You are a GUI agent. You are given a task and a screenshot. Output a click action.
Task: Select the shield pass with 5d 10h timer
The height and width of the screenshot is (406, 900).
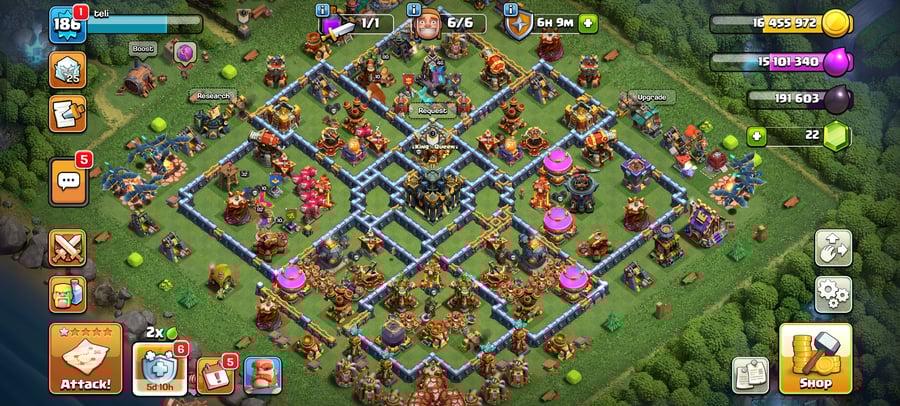[159, 369]
